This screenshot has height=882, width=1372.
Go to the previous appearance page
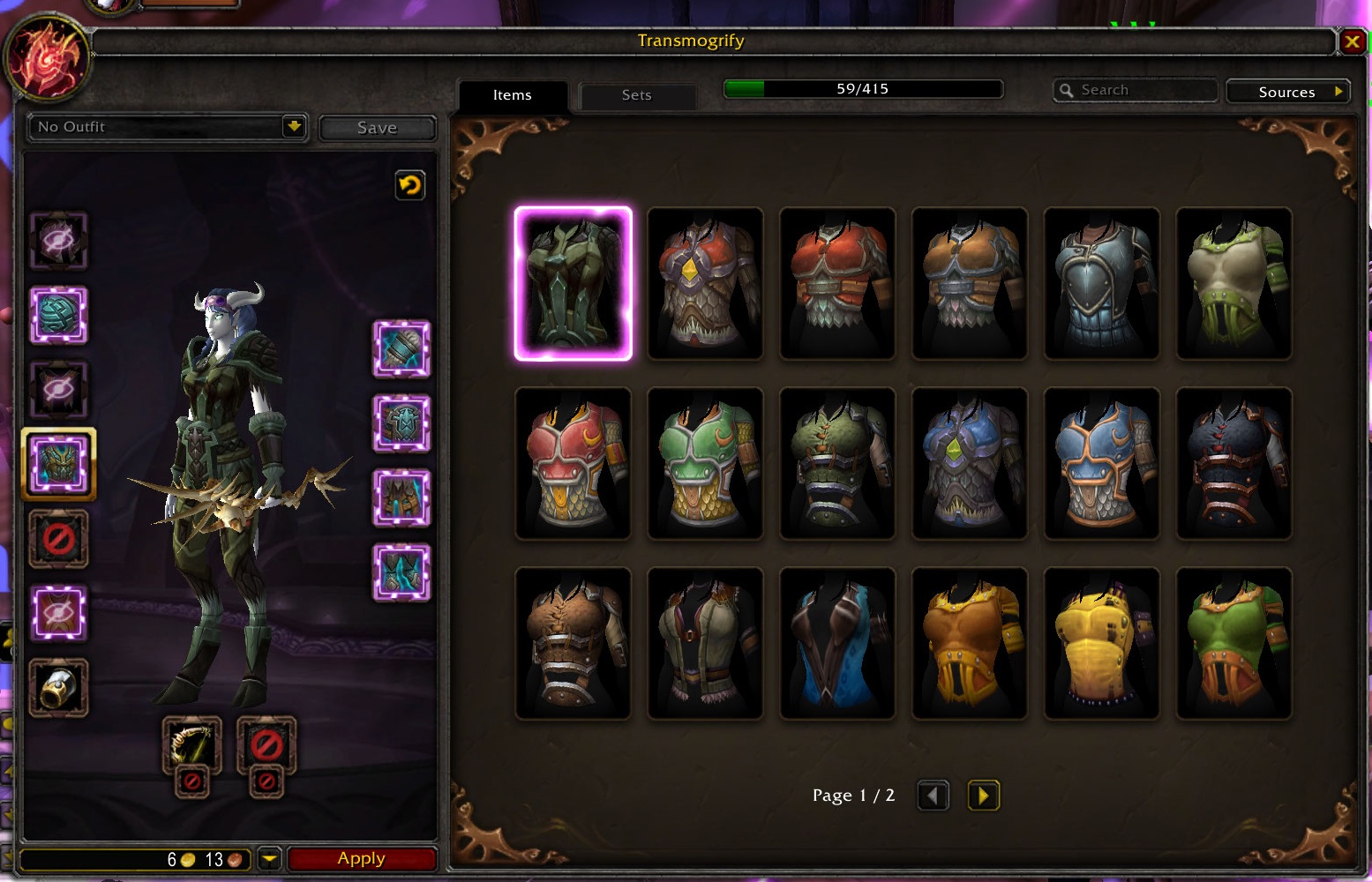click(933, 796)
